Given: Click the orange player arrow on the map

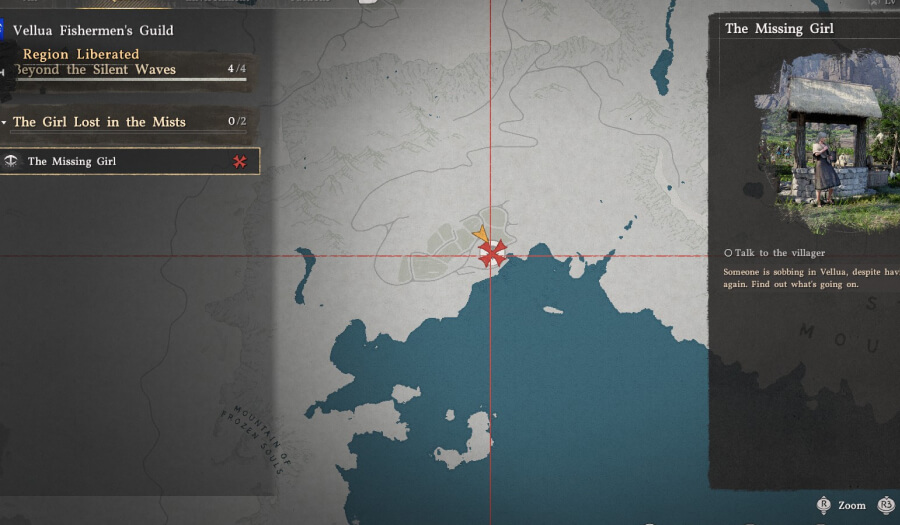Looking at the screenshot, I should point(481,236).
